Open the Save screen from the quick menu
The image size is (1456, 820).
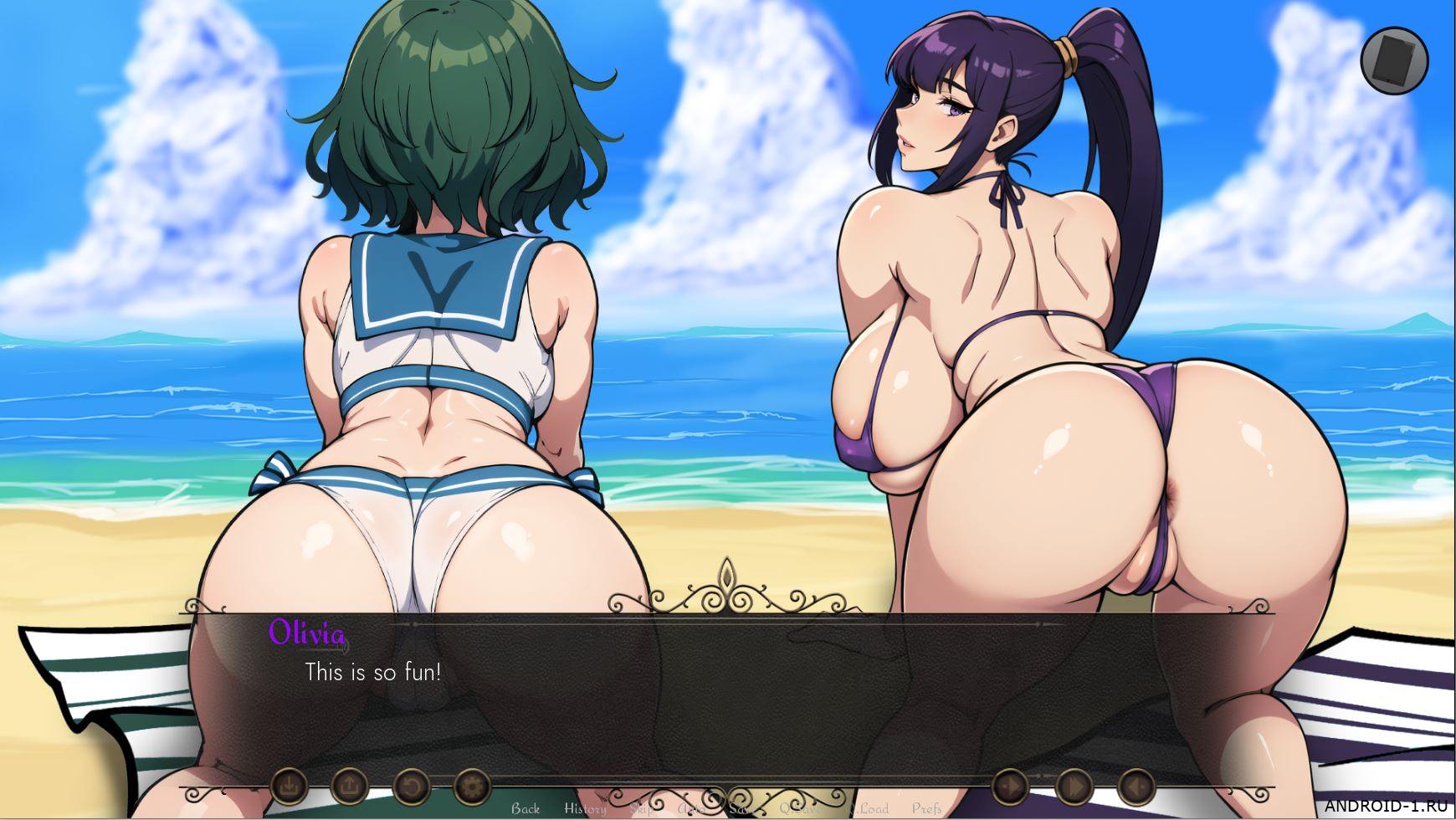(x=741, y=808)
